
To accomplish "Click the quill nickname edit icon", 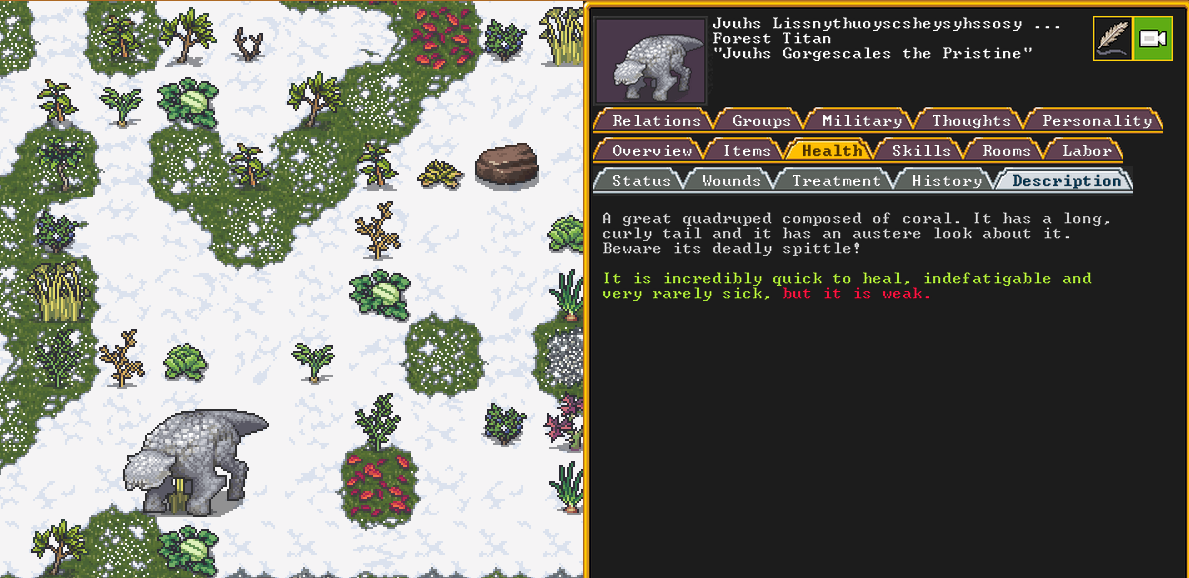I will (1112, 39).
